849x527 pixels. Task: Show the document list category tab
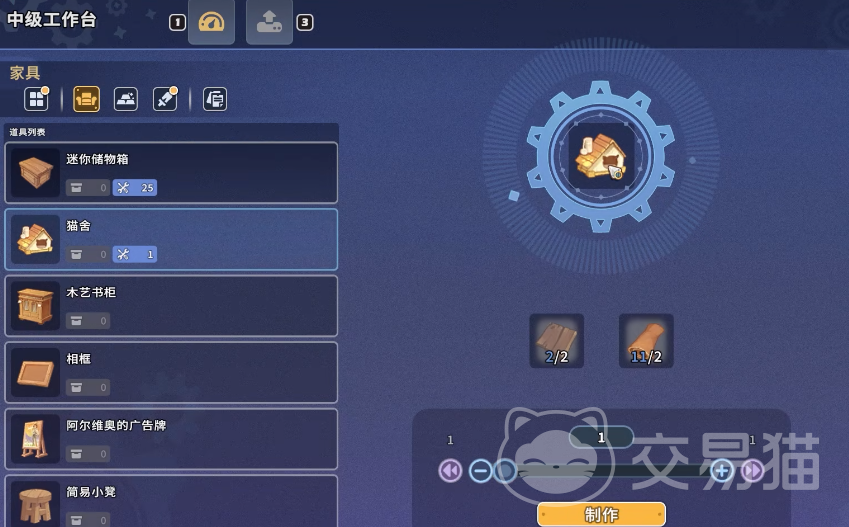(215, 99)
